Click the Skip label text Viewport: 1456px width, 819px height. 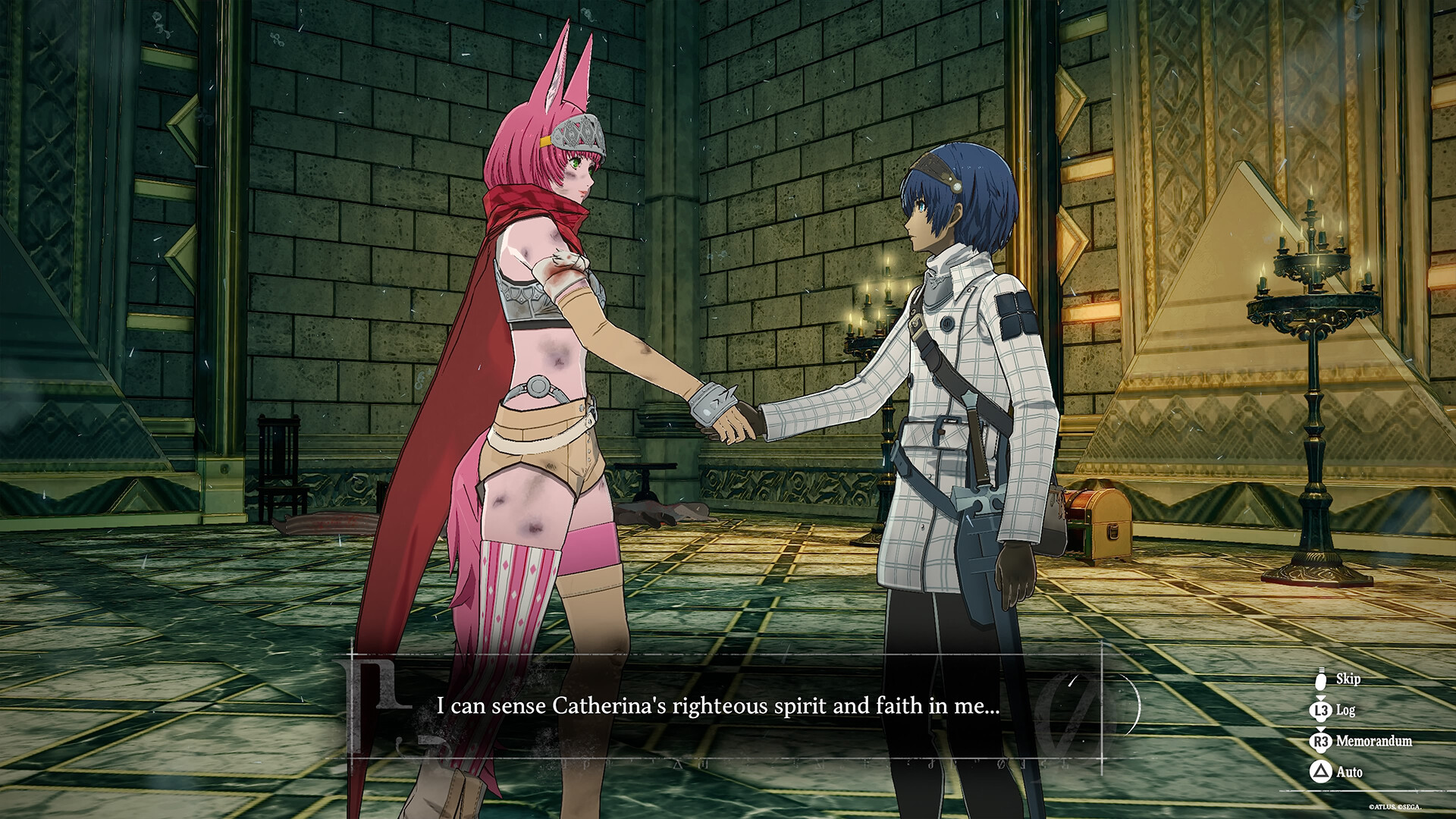(1348, 679)
